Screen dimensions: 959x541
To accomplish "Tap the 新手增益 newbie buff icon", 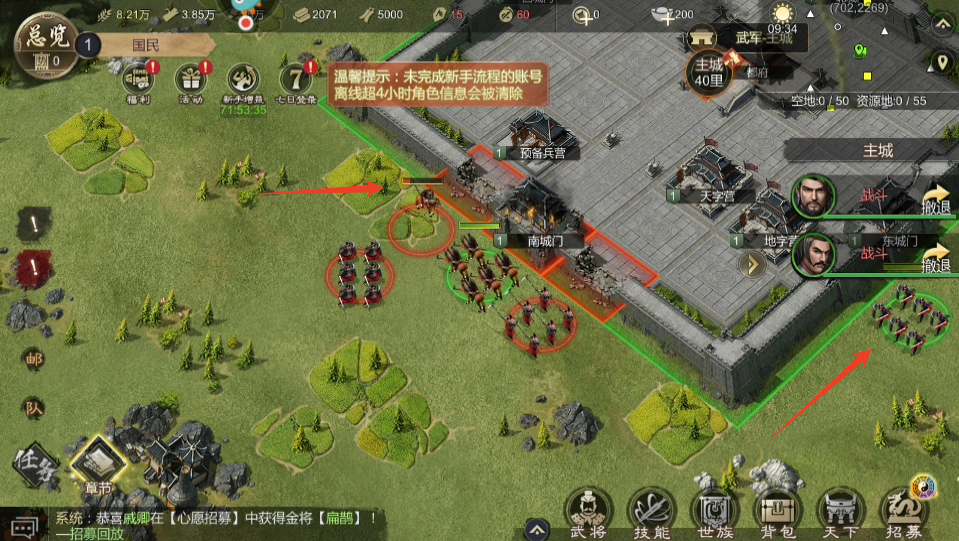I will click(243, 80).
